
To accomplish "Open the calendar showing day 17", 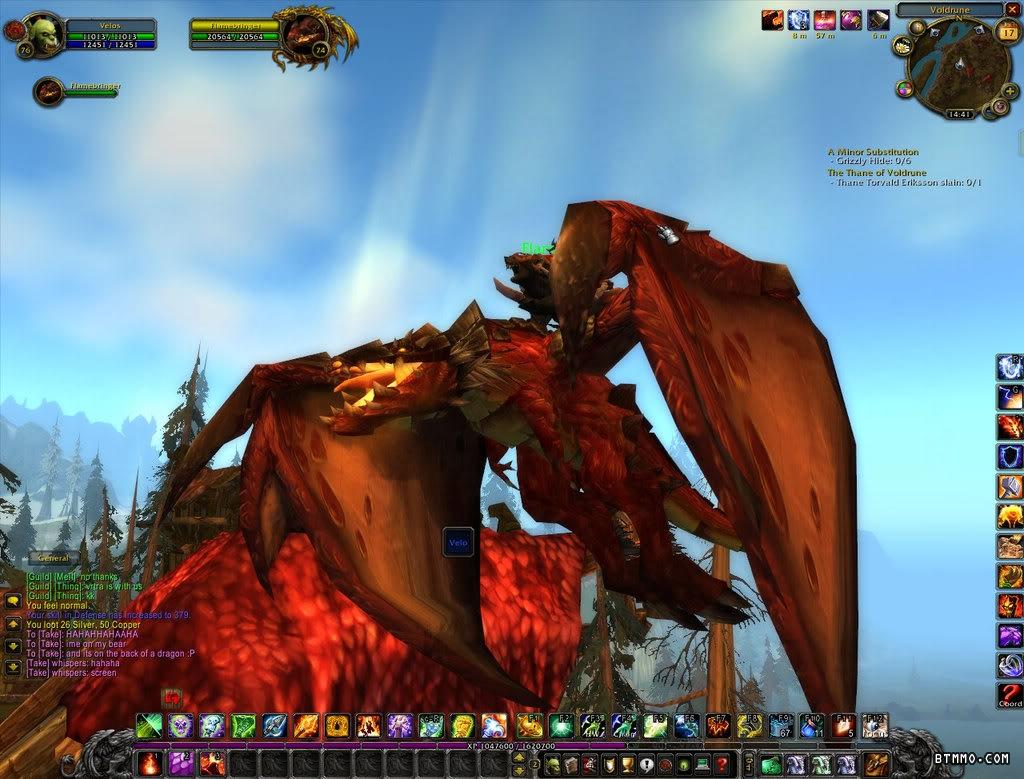I will coord(1007,32).
